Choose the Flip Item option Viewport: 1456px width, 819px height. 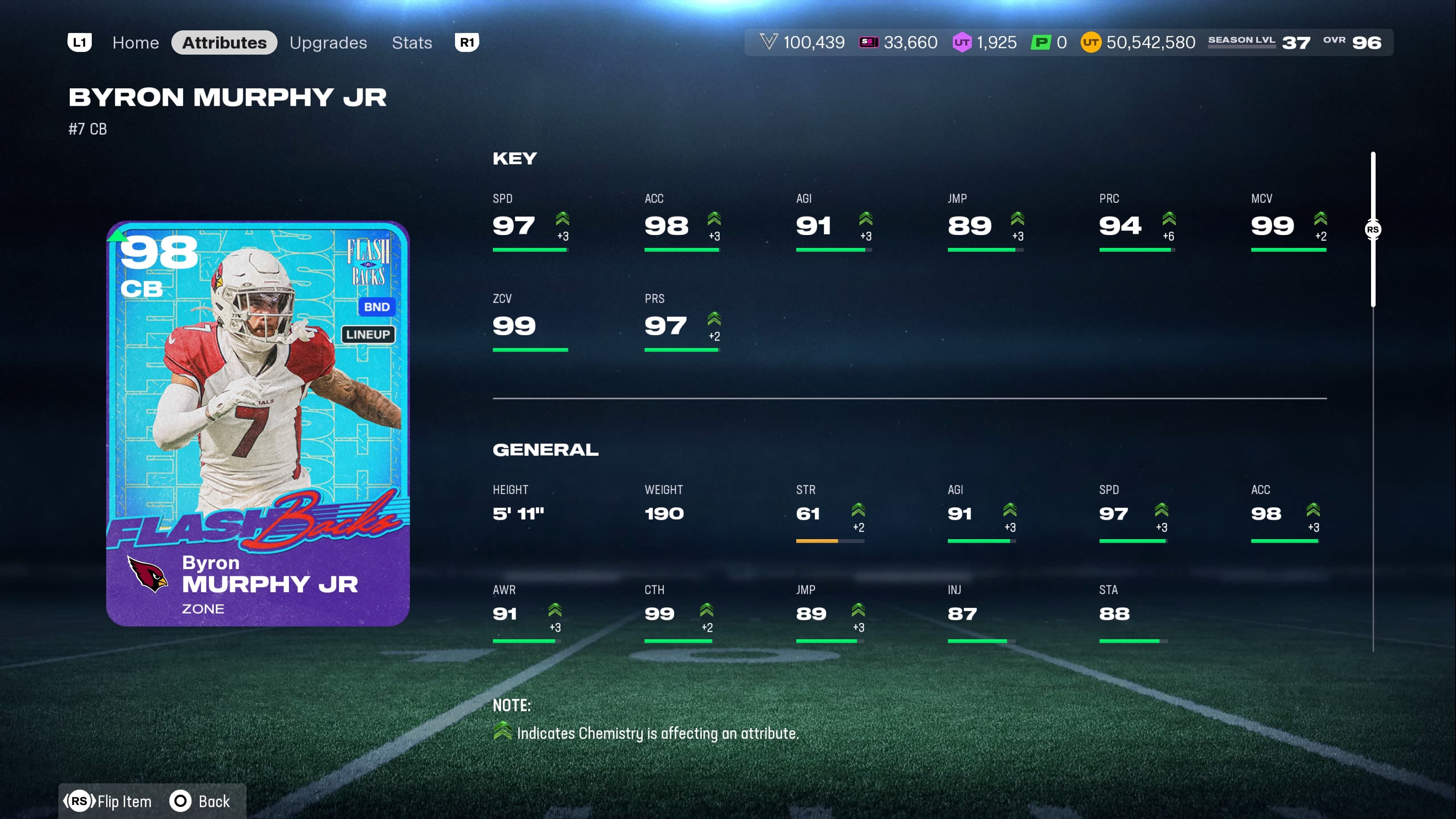(x=108, y=801)
